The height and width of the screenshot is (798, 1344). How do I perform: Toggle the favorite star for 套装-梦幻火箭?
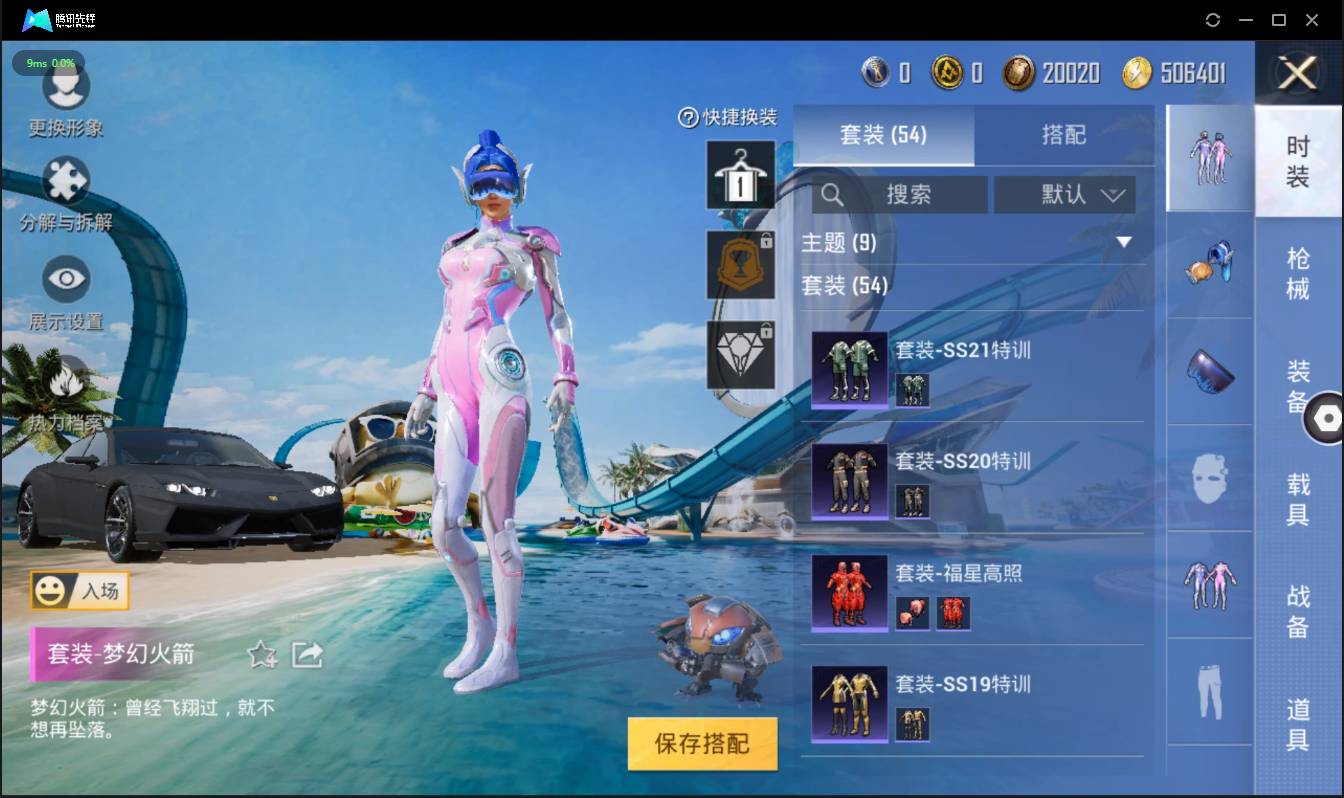click(261, 655)
